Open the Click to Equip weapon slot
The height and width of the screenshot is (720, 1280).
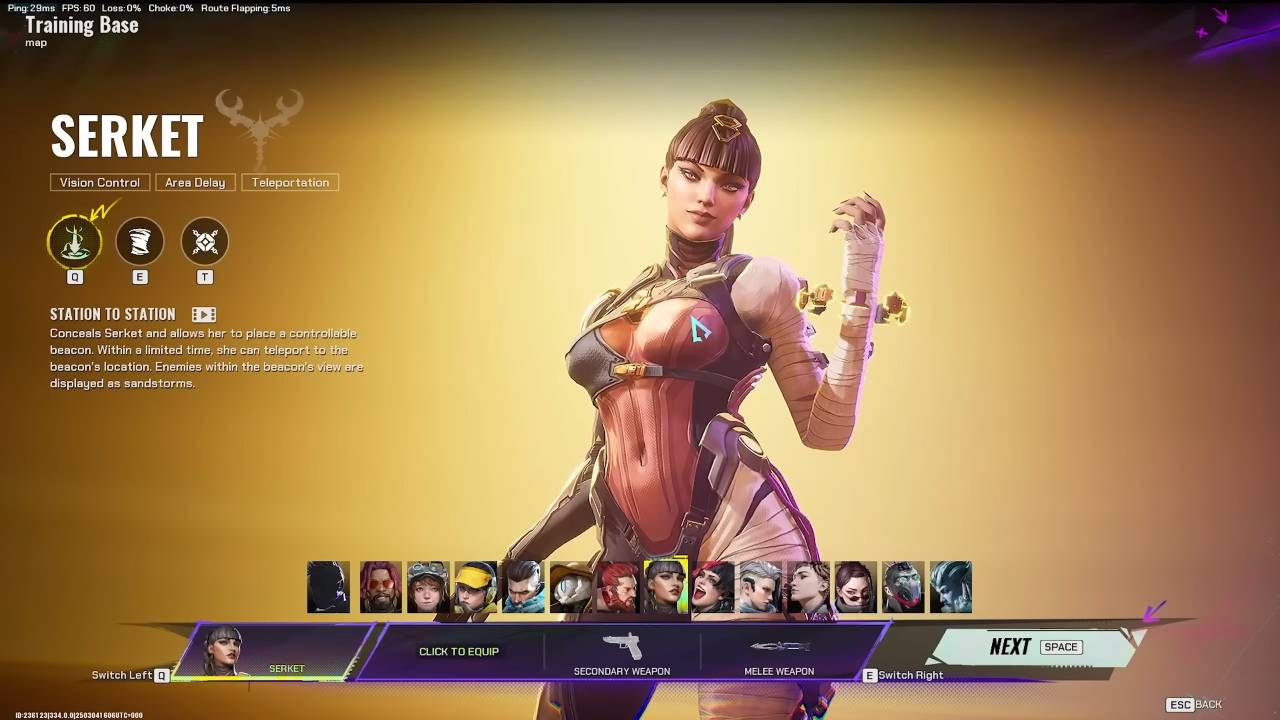pos(459,651)
